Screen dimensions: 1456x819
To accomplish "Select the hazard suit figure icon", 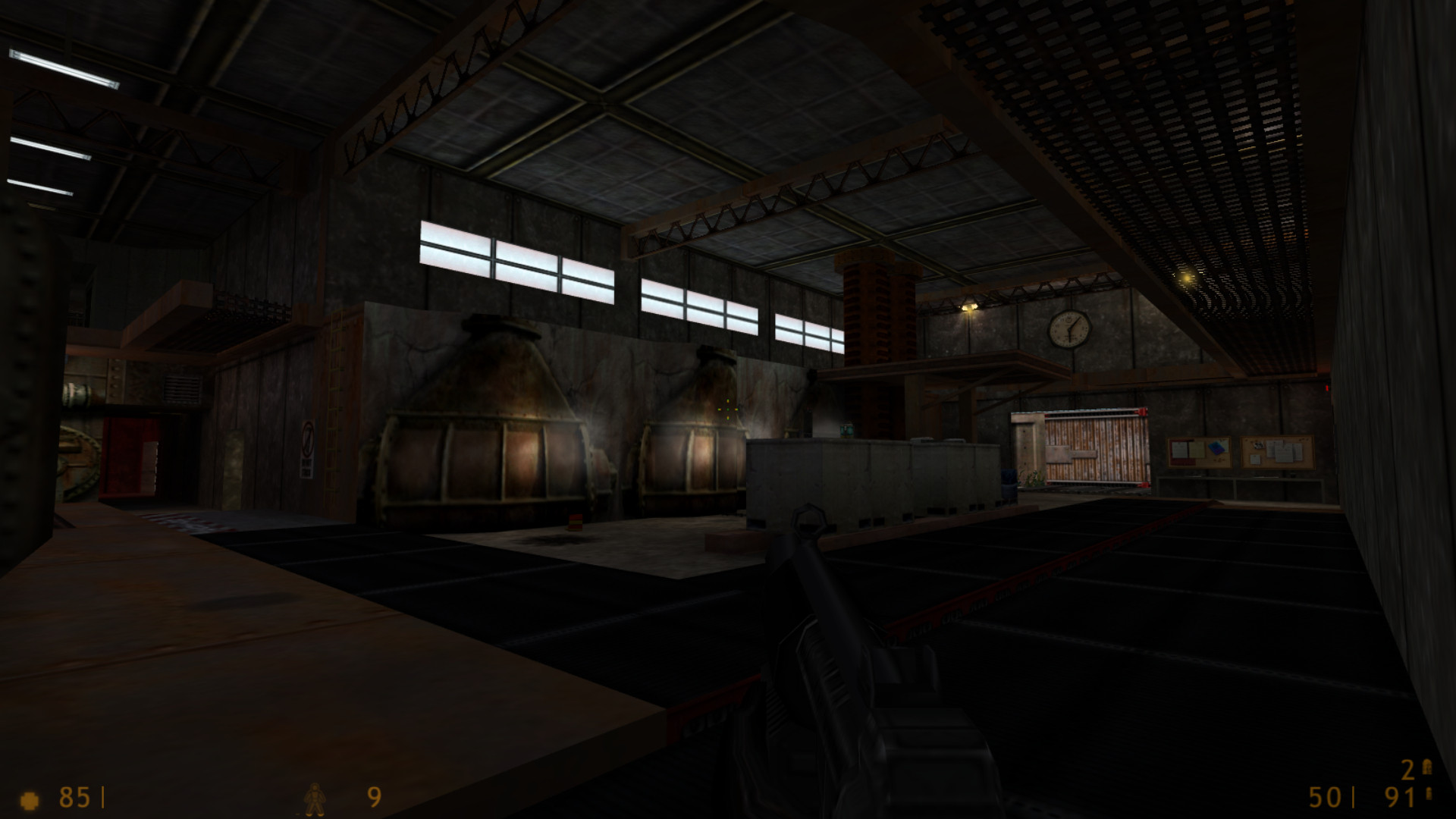I will (x=316, y=797).
